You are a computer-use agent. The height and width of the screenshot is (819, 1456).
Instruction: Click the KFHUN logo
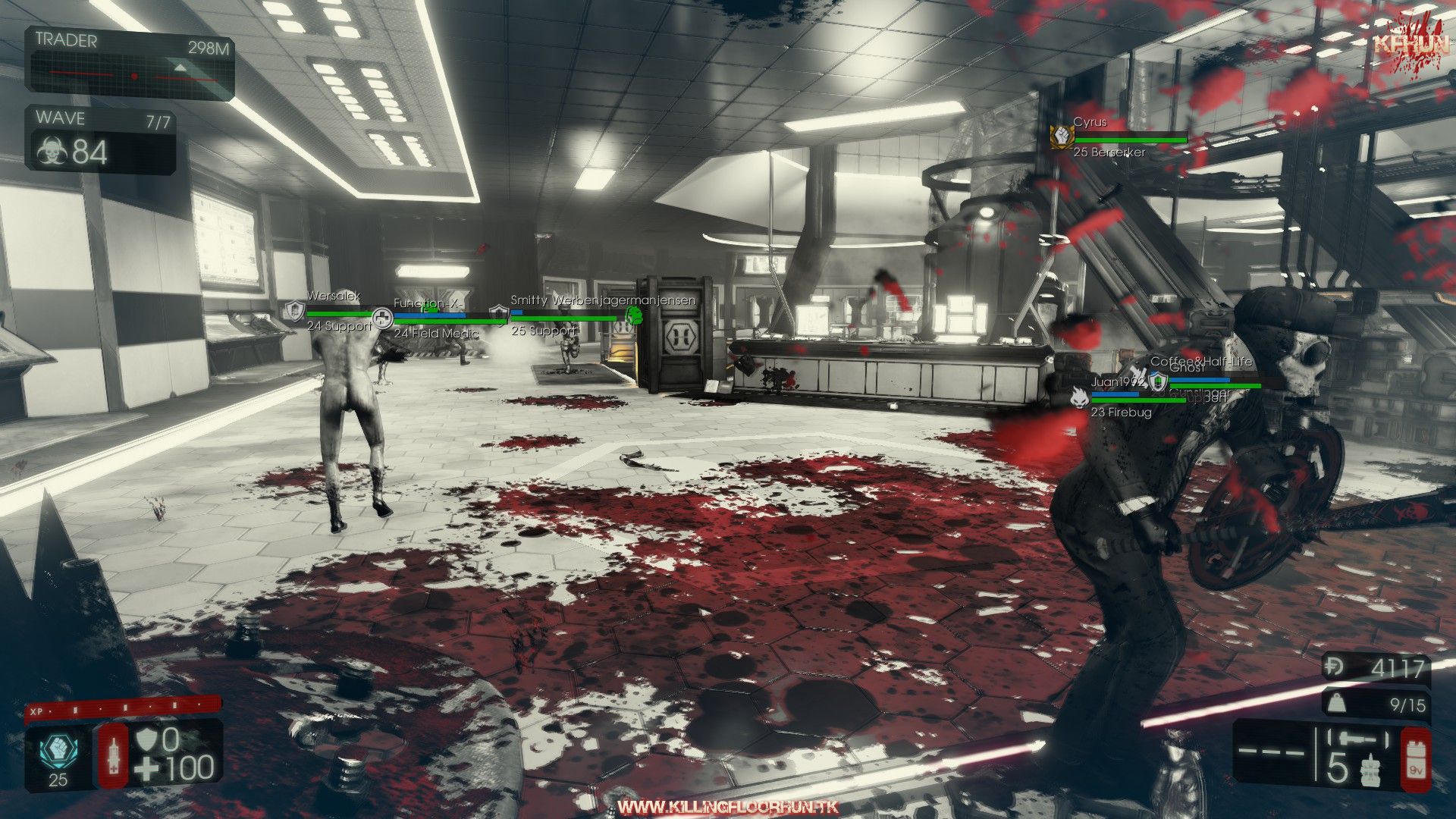coord(1401,45)
